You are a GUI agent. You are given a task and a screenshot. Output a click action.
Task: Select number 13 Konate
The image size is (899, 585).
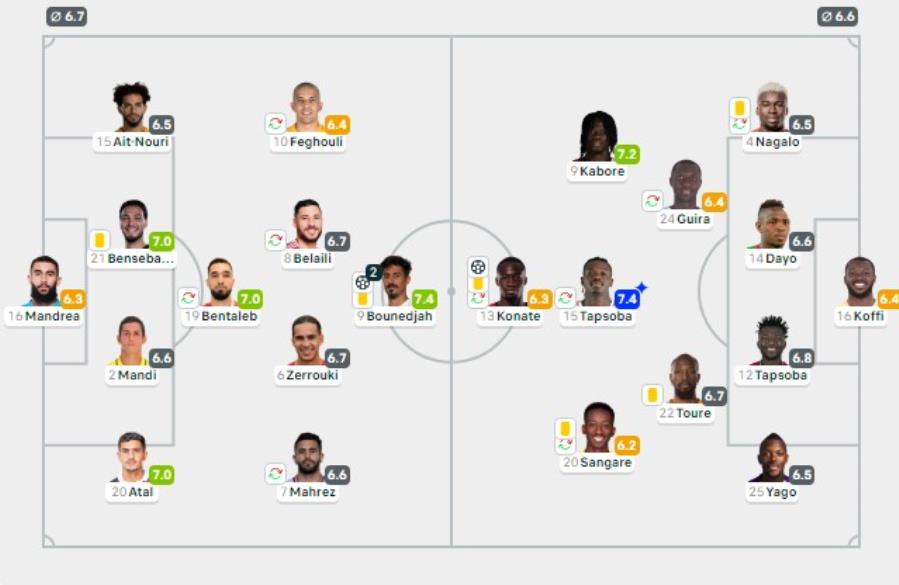click(x=510, y=283)
